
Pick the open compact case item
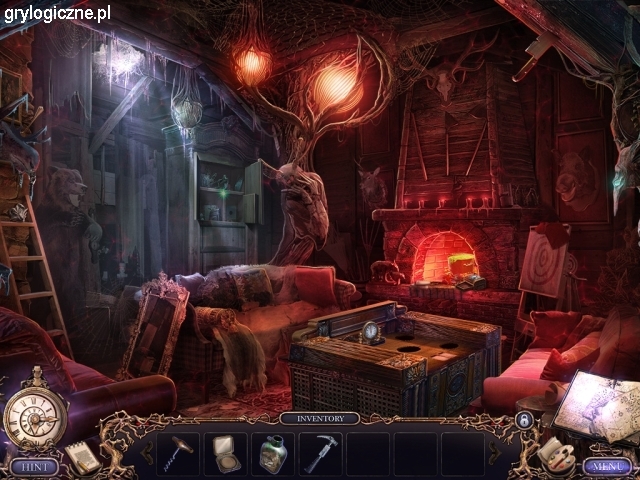(225, 453)
